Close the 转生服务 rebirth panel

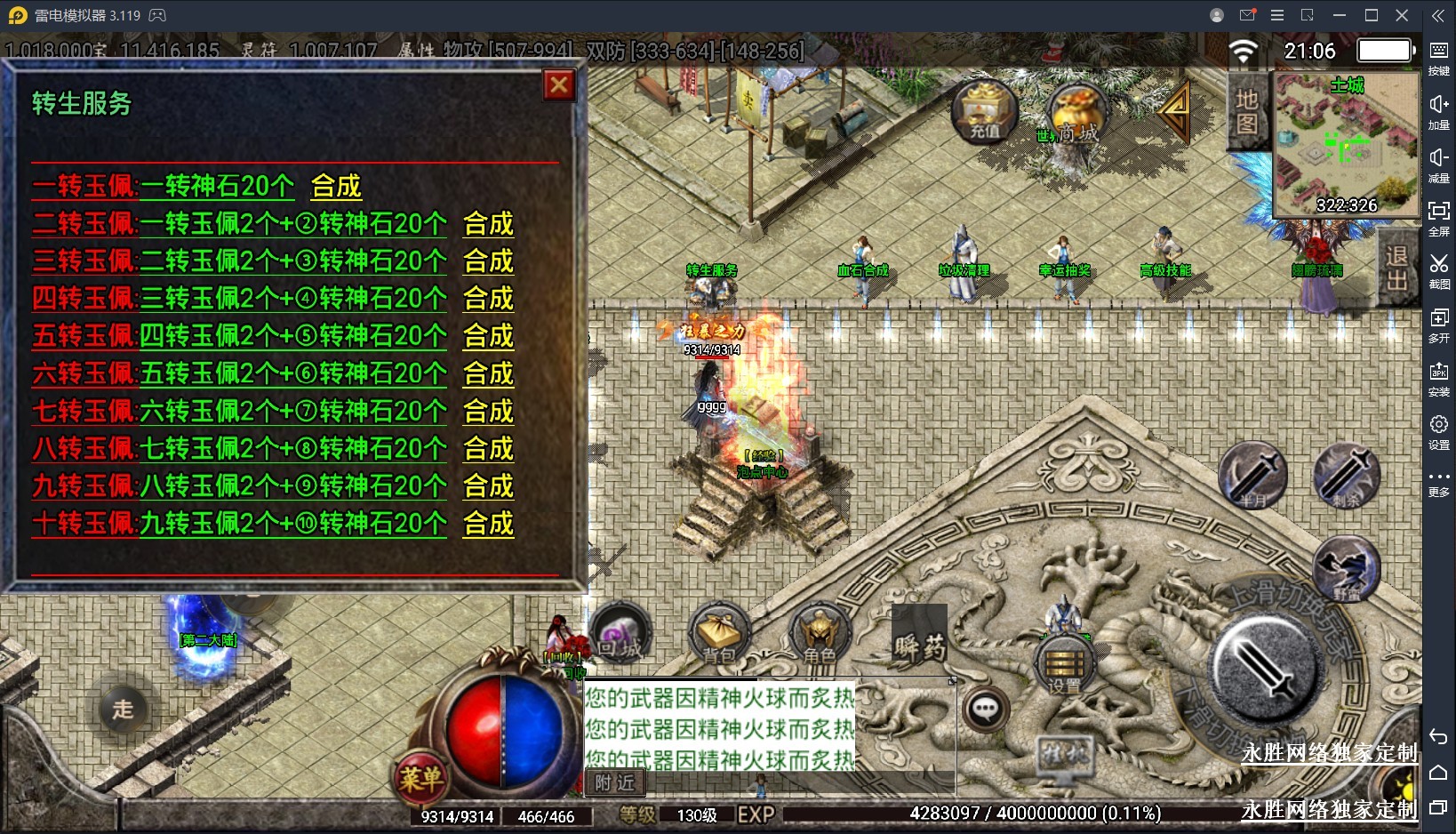(x=559, y=85)
